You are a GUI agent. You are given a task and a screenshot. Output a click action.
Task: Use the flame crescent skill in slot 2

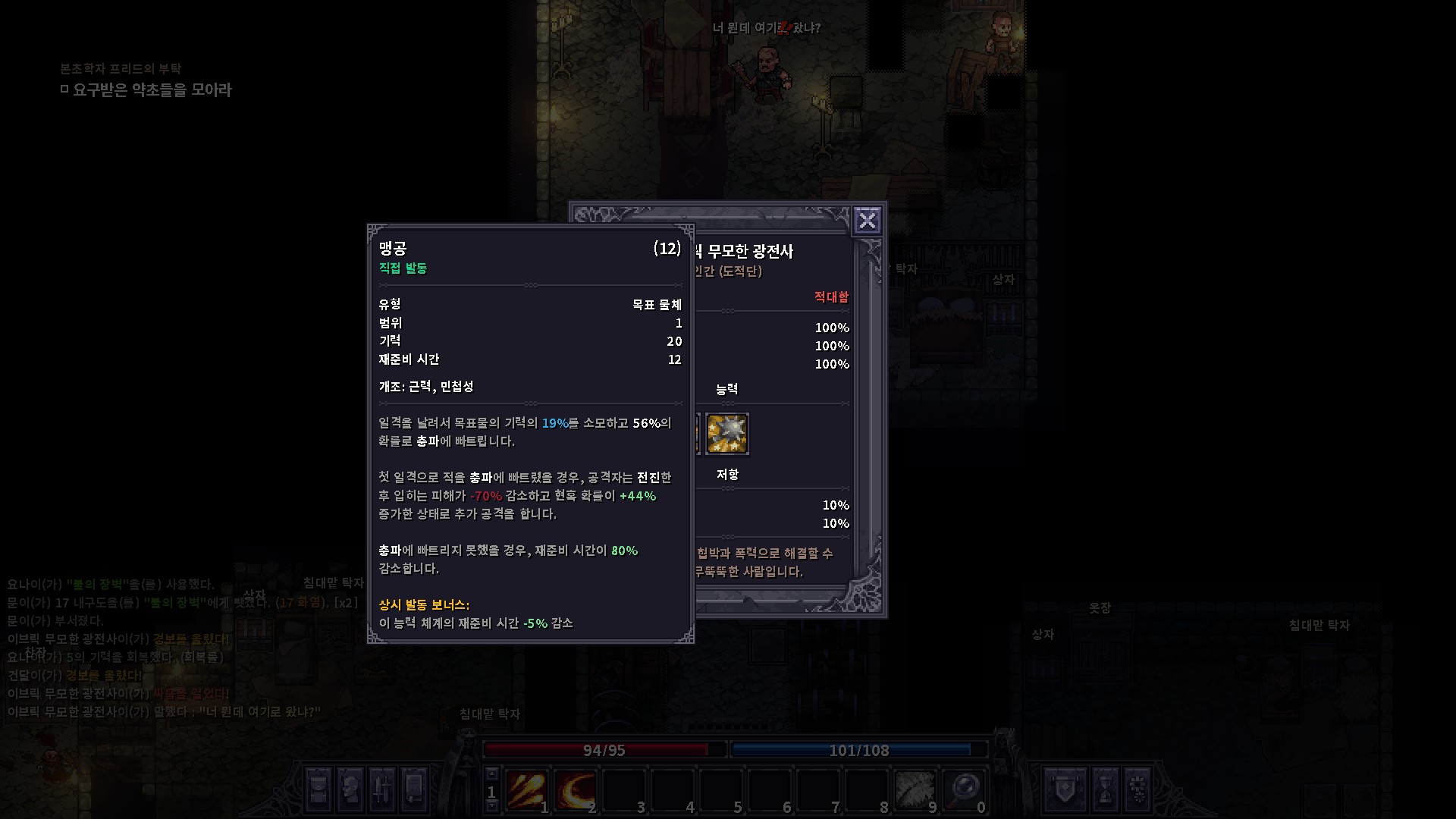tap(575, 790)
